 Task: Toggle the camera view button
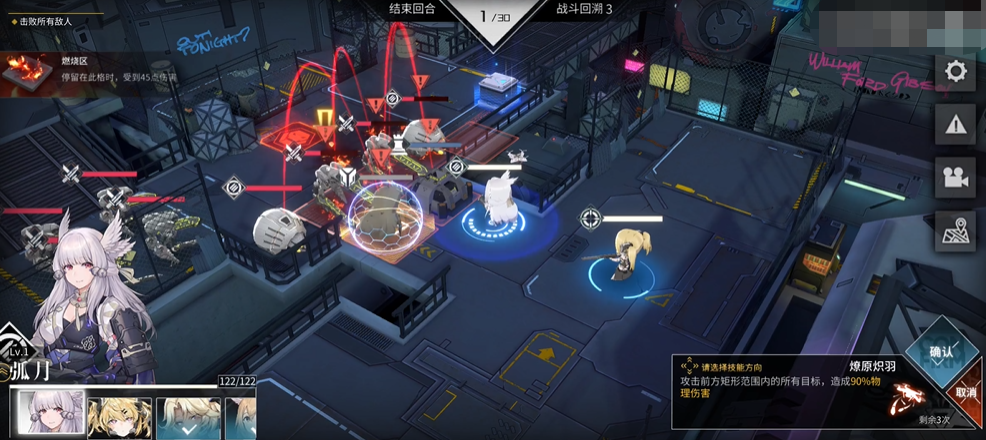(955, 178)
